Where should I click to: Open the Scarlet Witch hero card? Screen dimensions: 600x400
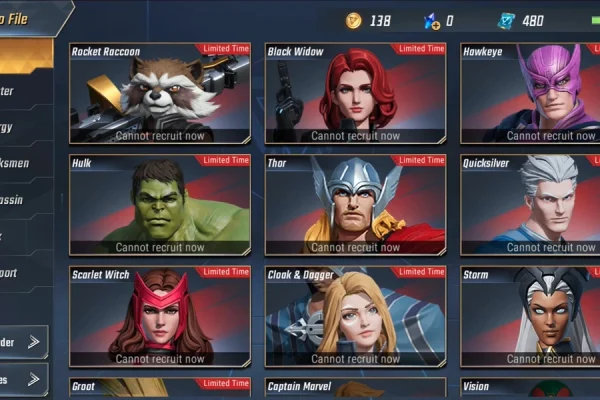[160, 316]
